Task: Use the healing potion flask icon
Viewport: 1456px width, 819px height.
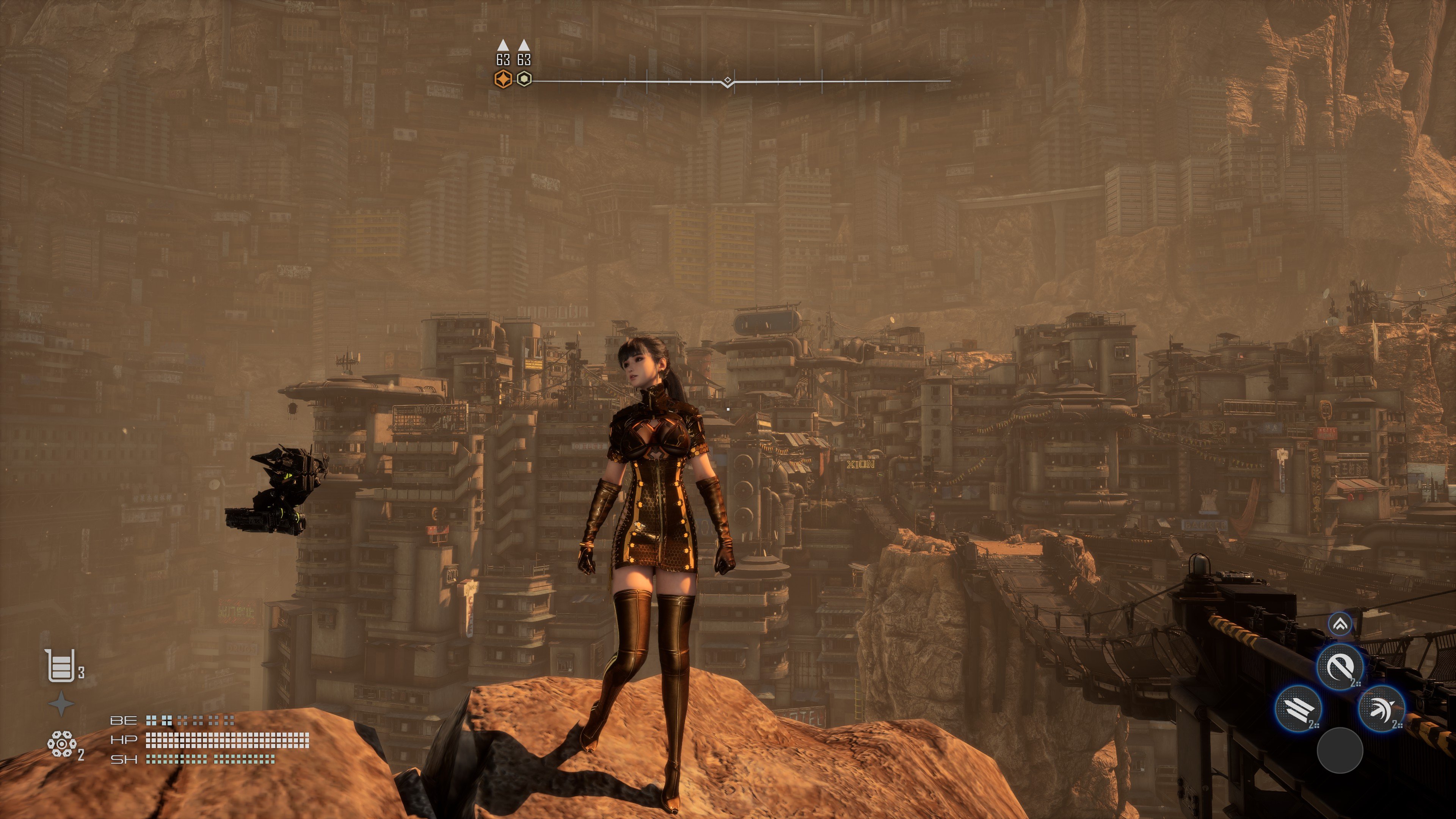Action: pyautogui.click(x=60, y=665)
